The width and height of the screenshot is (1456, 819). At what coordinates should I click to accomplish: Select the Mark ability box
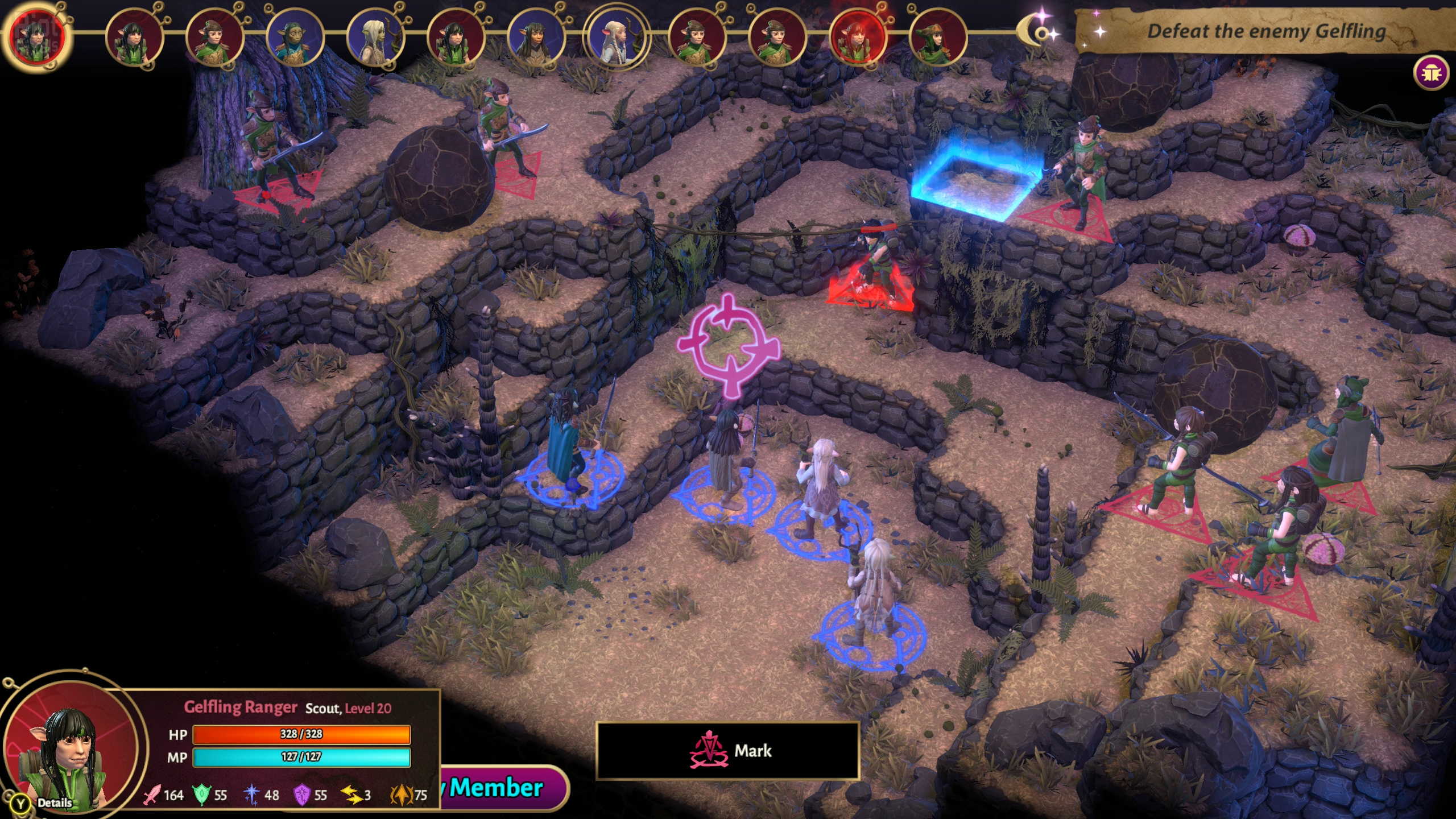[x=727, y=751]
